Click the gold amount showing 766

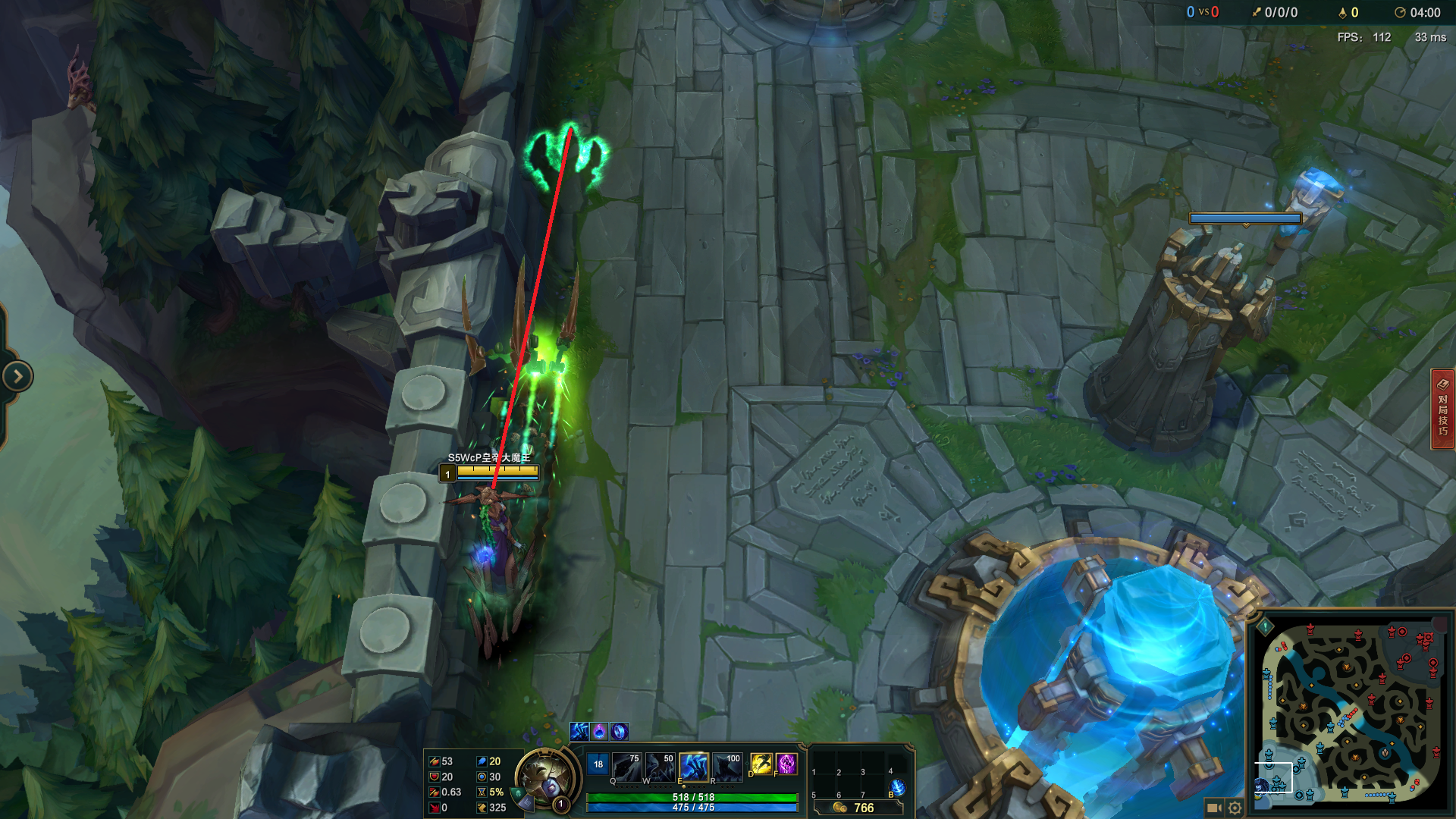tap(864, 807)
